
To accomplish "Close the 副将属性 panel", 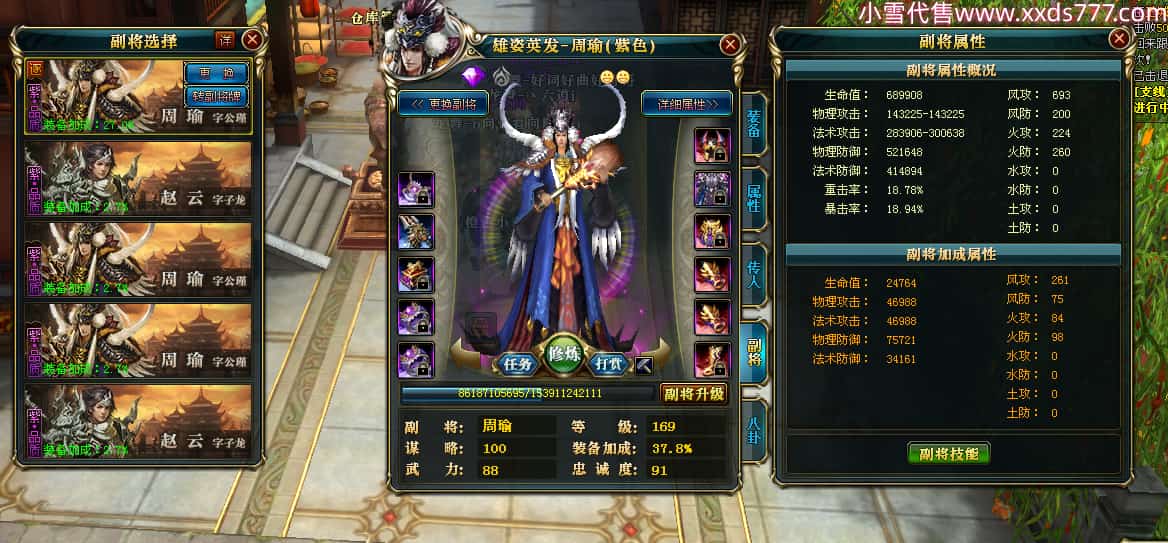I will point(1119,40).
